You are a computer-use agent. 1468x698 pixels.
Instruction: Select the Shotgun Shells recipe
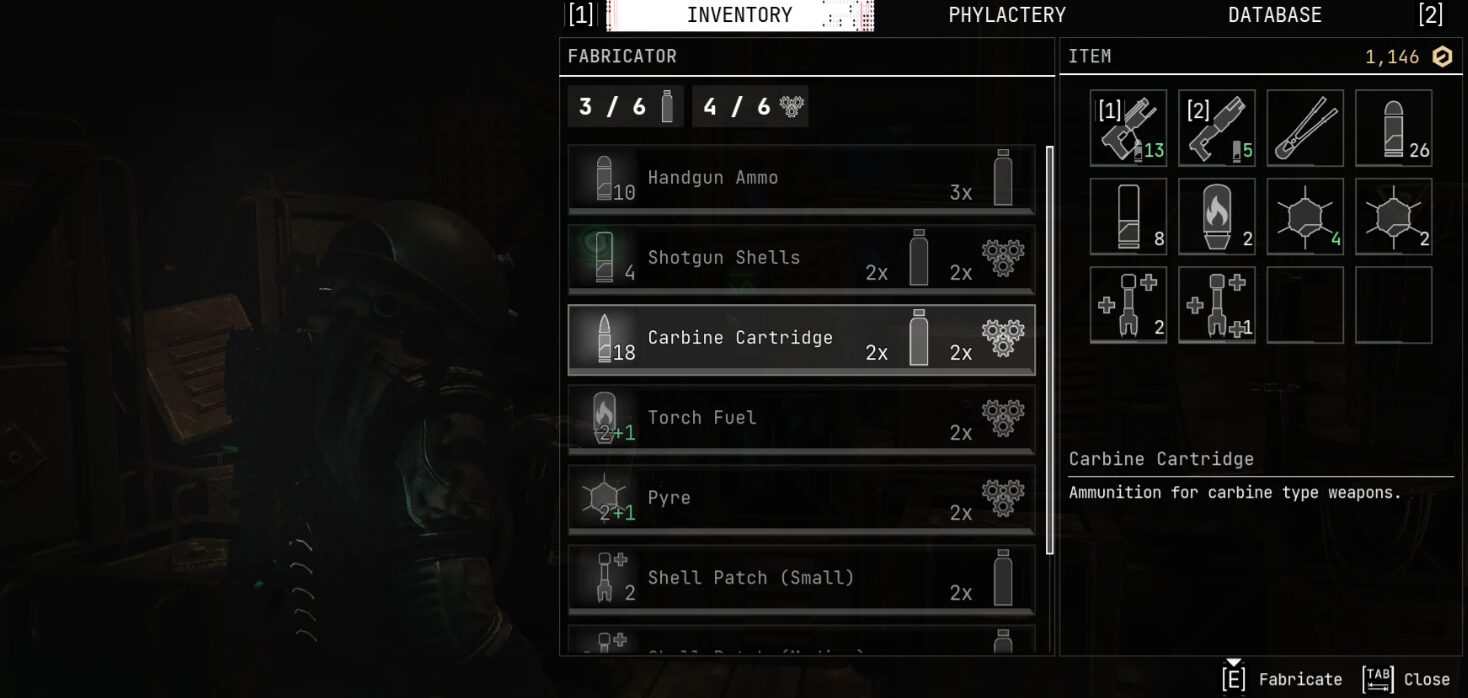pos(801,259)
